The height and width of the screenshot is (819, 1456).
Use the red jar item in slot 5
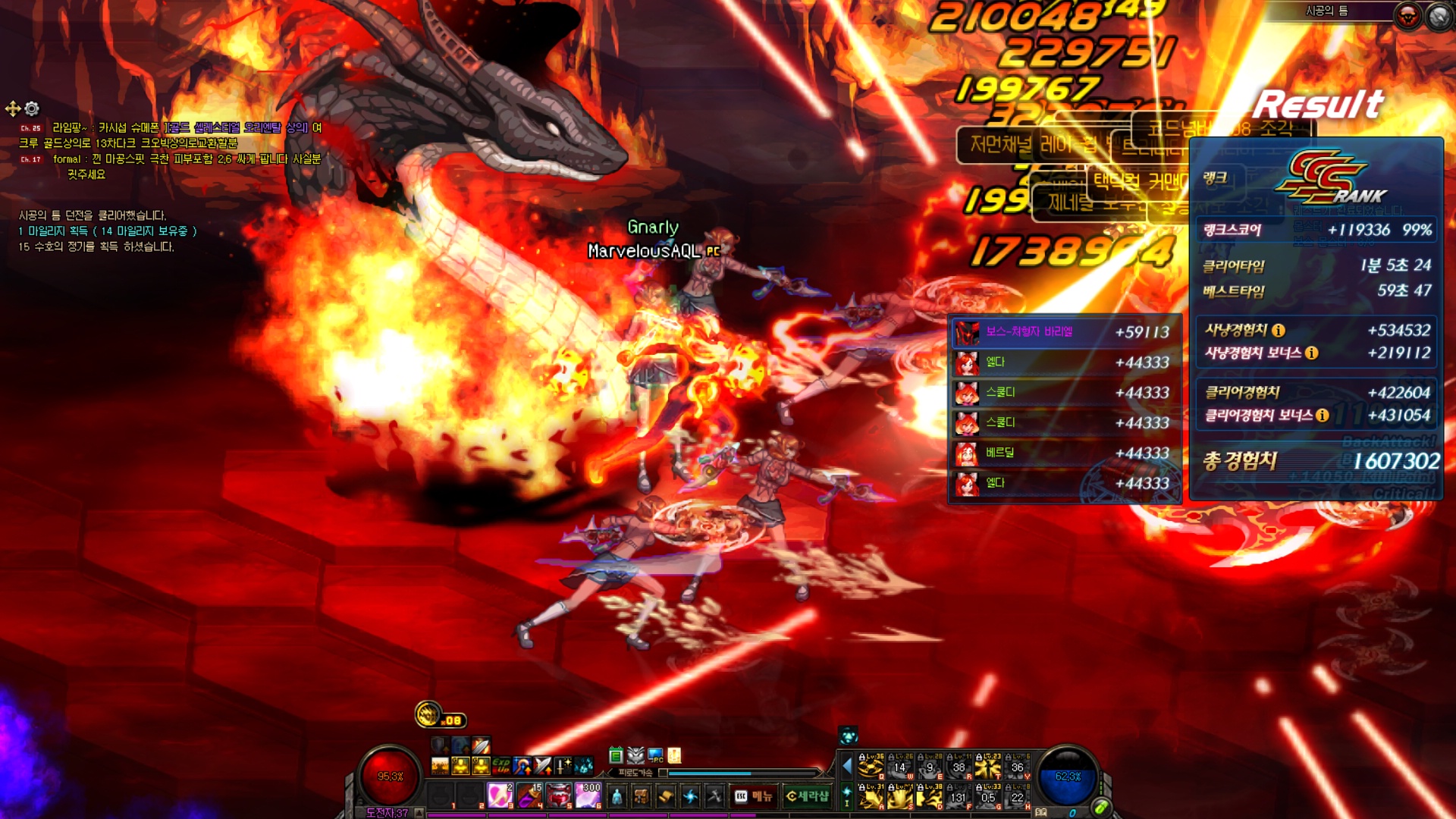click(559, 795)
